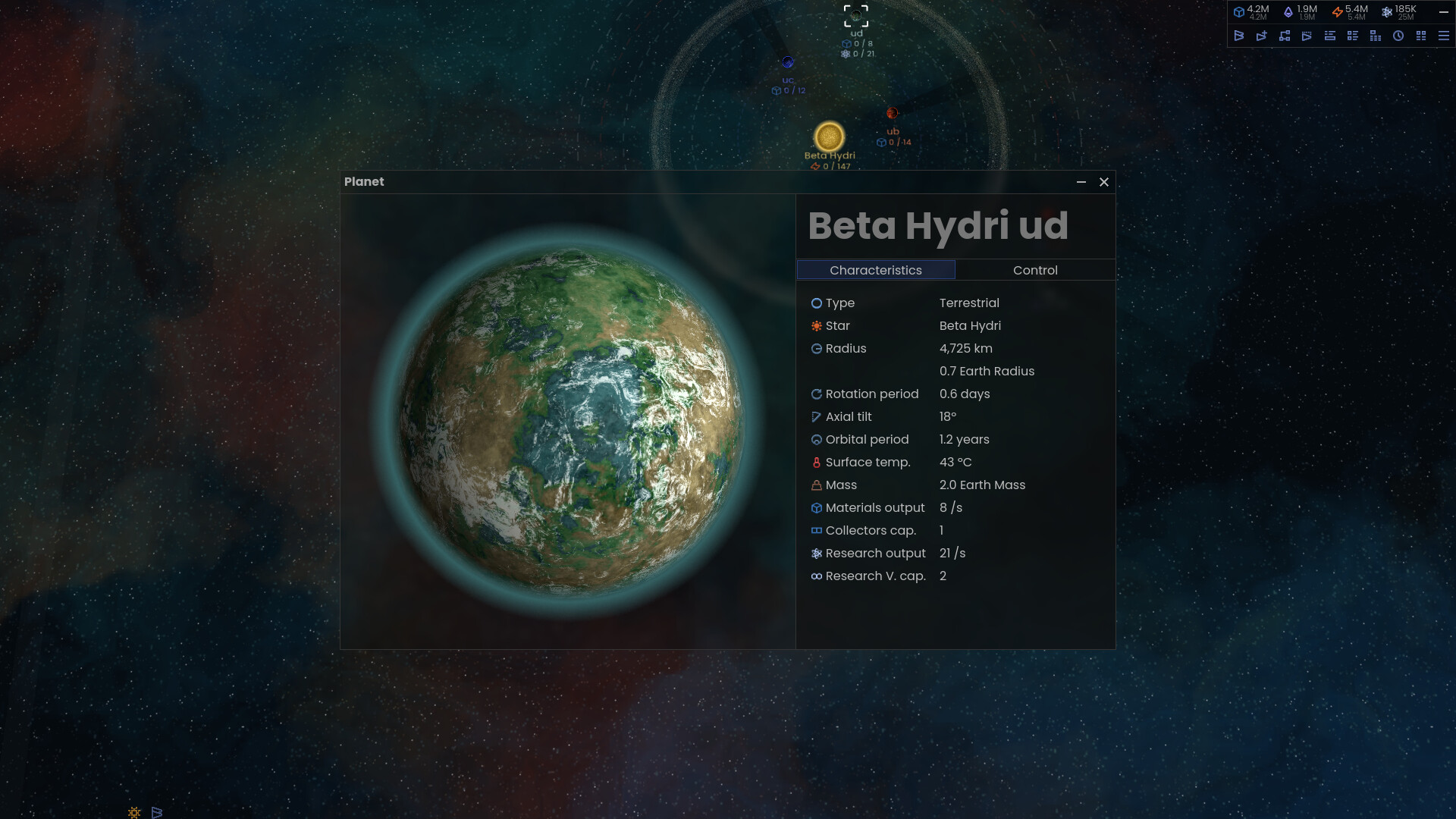Open the hamburger menu at top right
The width and height of the screenshot is (1456, 819).
coord(1445,36)
